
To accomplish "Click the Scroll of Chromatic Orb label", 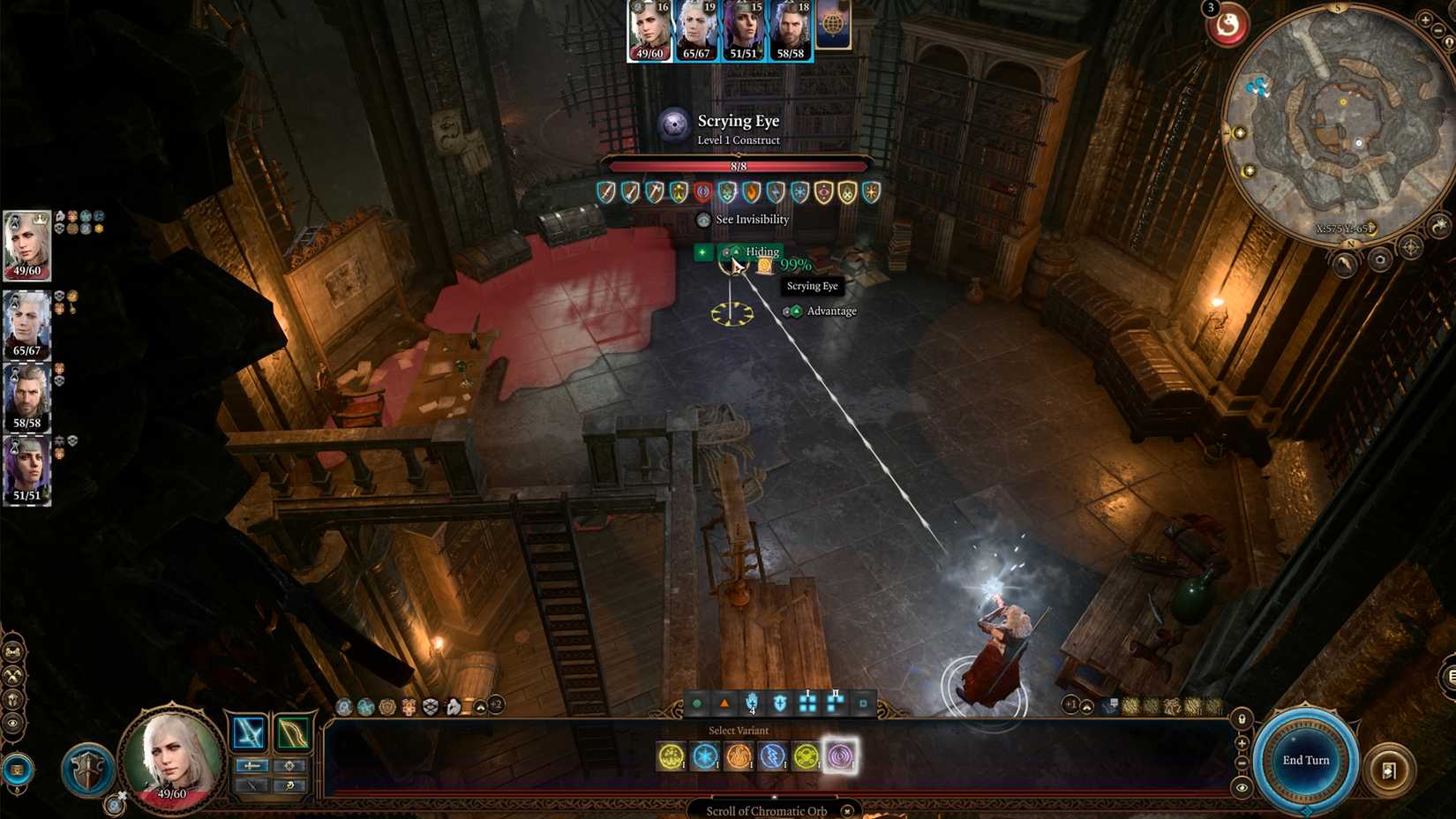I will click(766, 809).
